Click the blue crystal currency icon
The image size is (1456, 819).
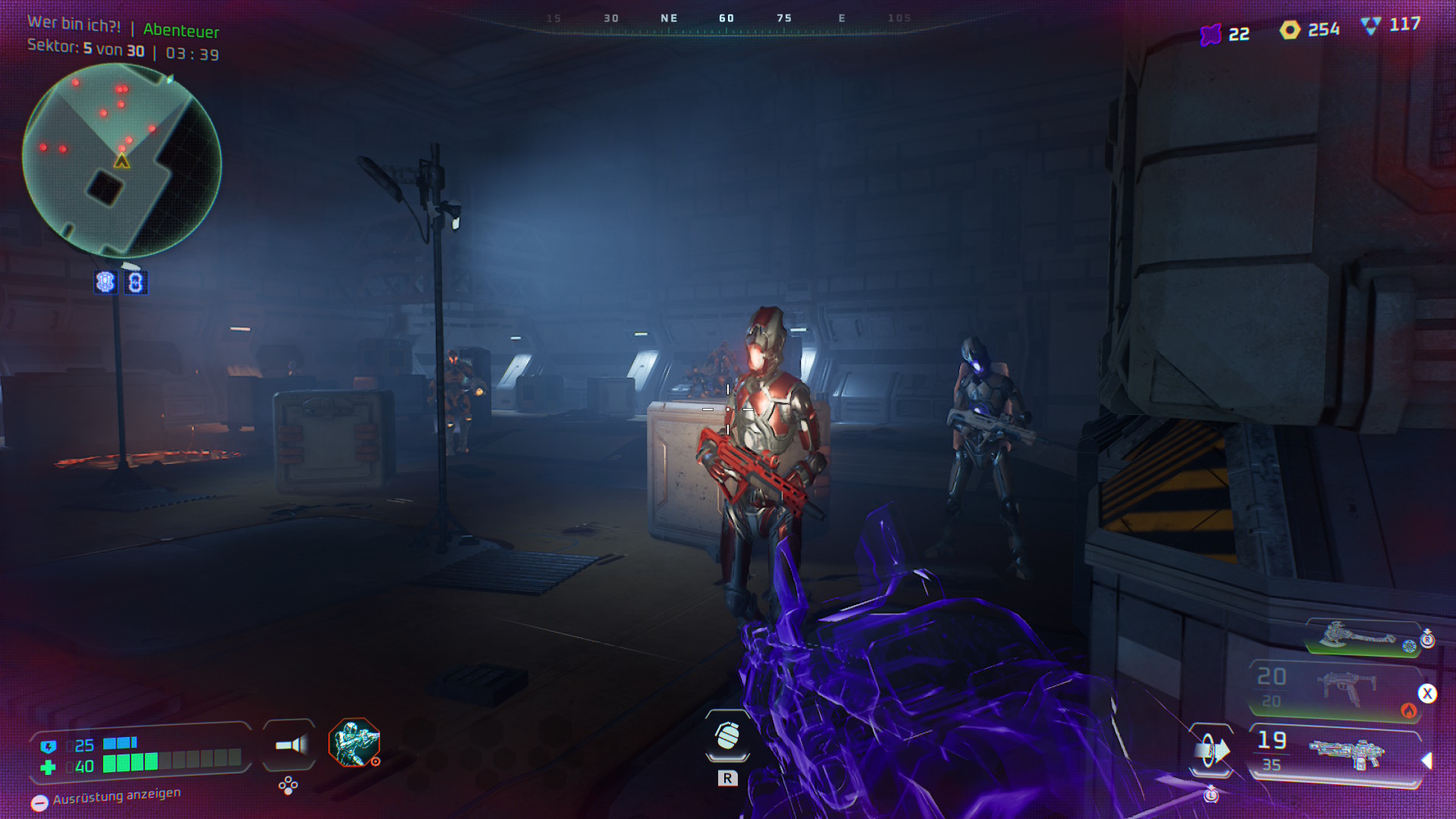pyautogui.click(x=1370, y=26)
